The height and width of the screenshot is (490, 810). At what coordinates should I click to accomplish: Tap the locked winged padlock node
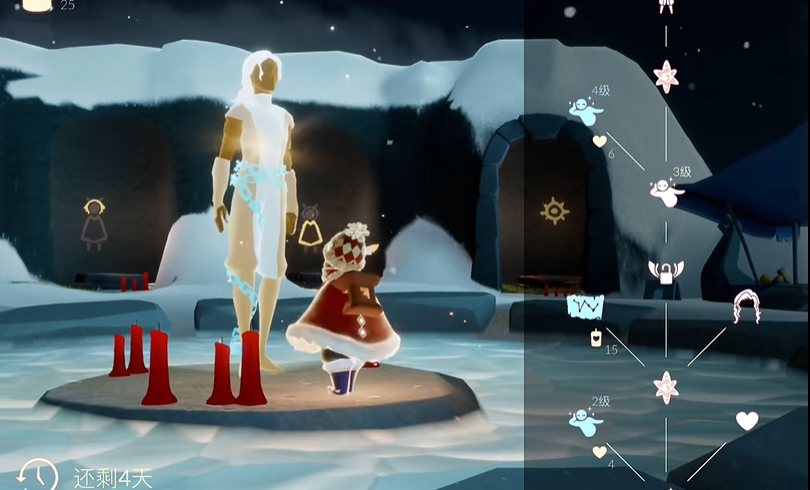tap(666, 271)
